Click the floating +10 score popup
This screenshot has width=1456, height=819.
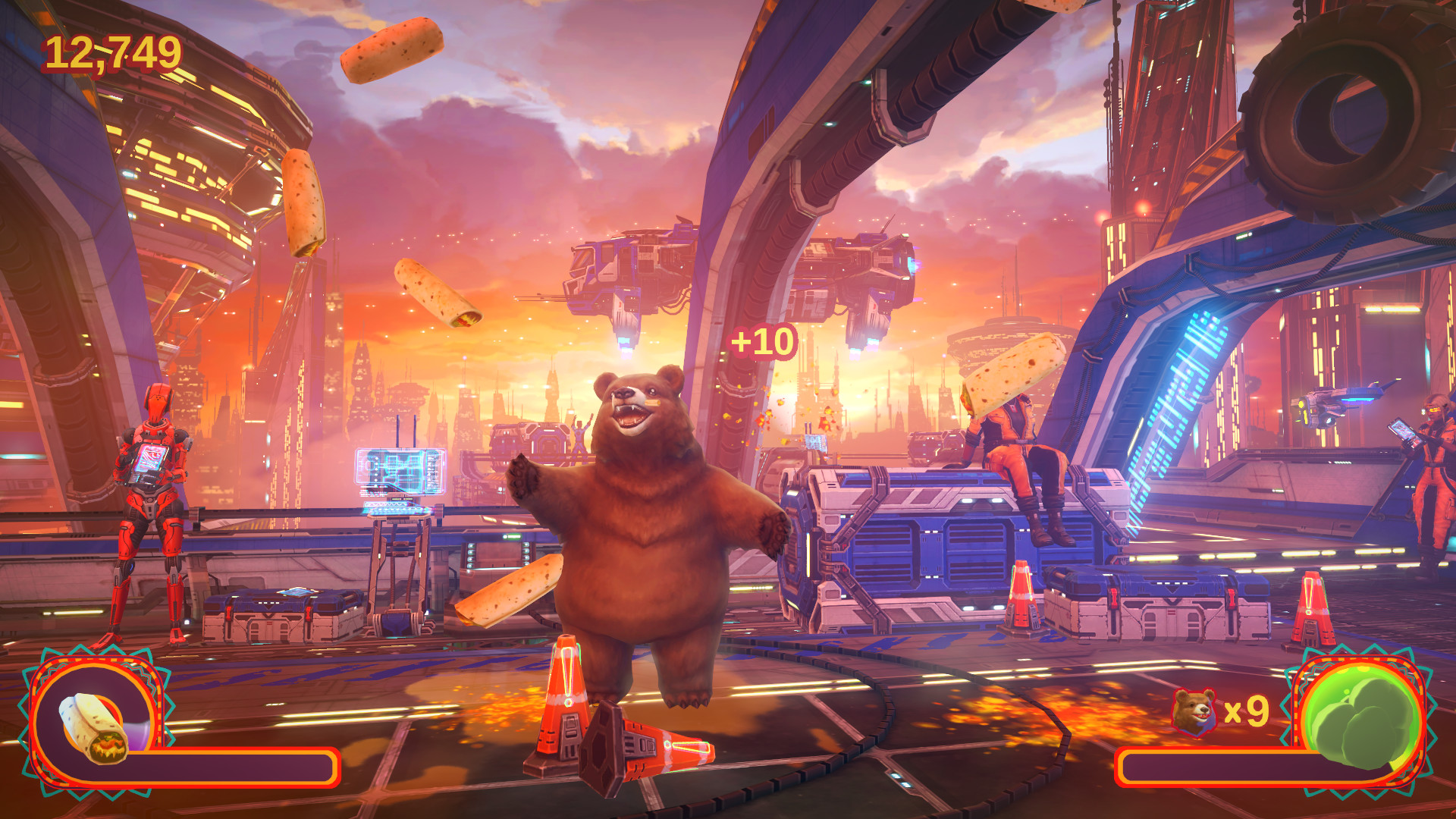(x=765, y=341)
